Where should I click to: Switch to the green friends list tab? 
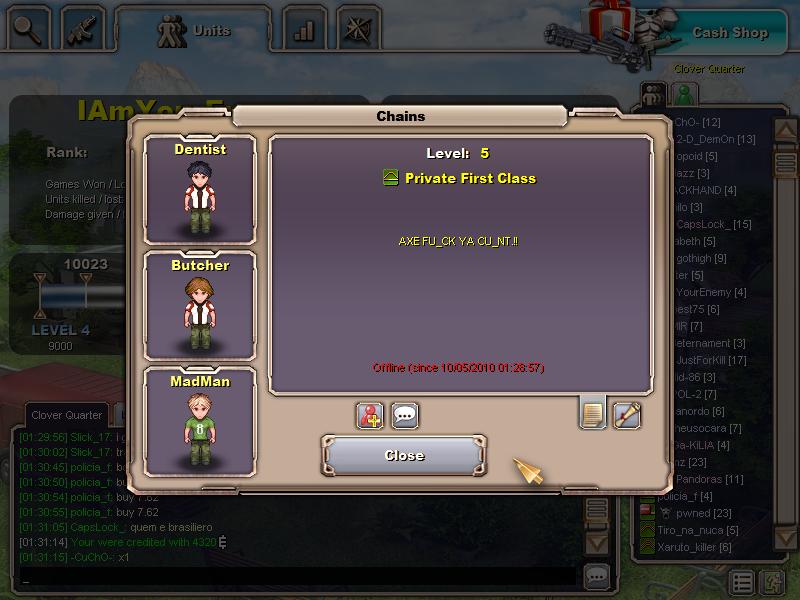click(x=684, y=95)
